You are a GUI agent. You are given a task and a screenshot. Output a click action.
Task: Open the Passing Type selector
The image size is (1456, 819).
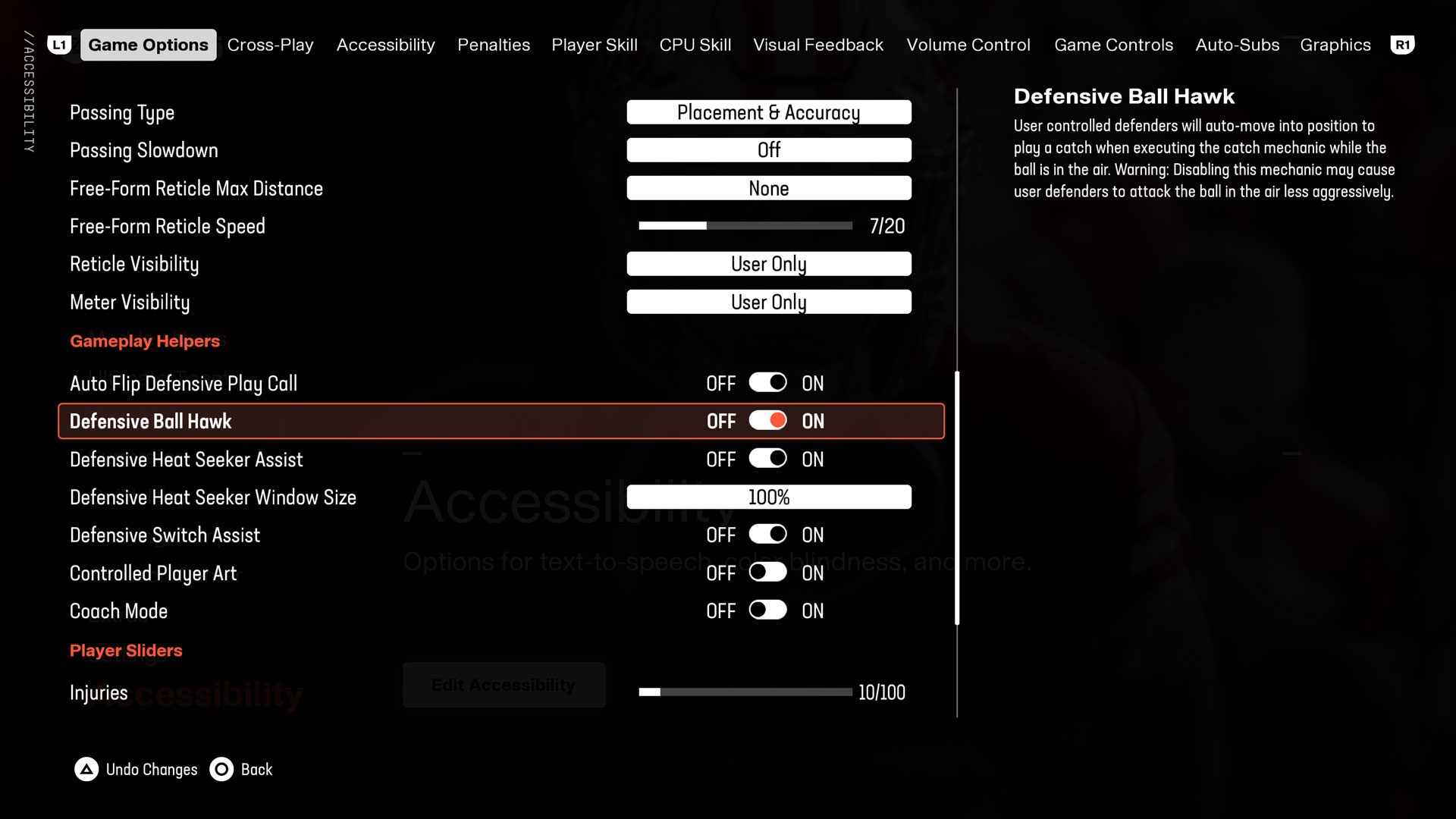(768, 111)
